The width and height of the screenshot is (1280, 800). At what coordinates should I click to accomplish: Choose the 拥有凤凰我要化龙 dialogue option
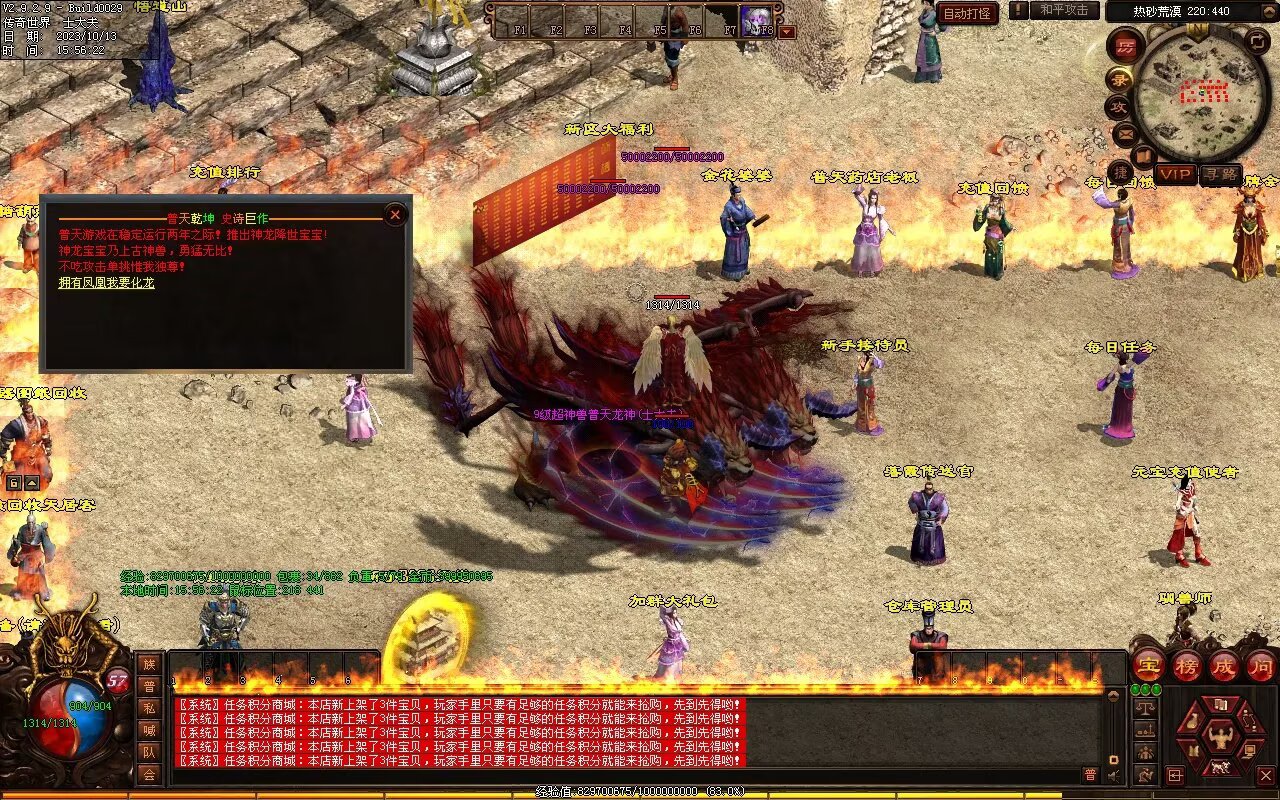tap(106, 283)
